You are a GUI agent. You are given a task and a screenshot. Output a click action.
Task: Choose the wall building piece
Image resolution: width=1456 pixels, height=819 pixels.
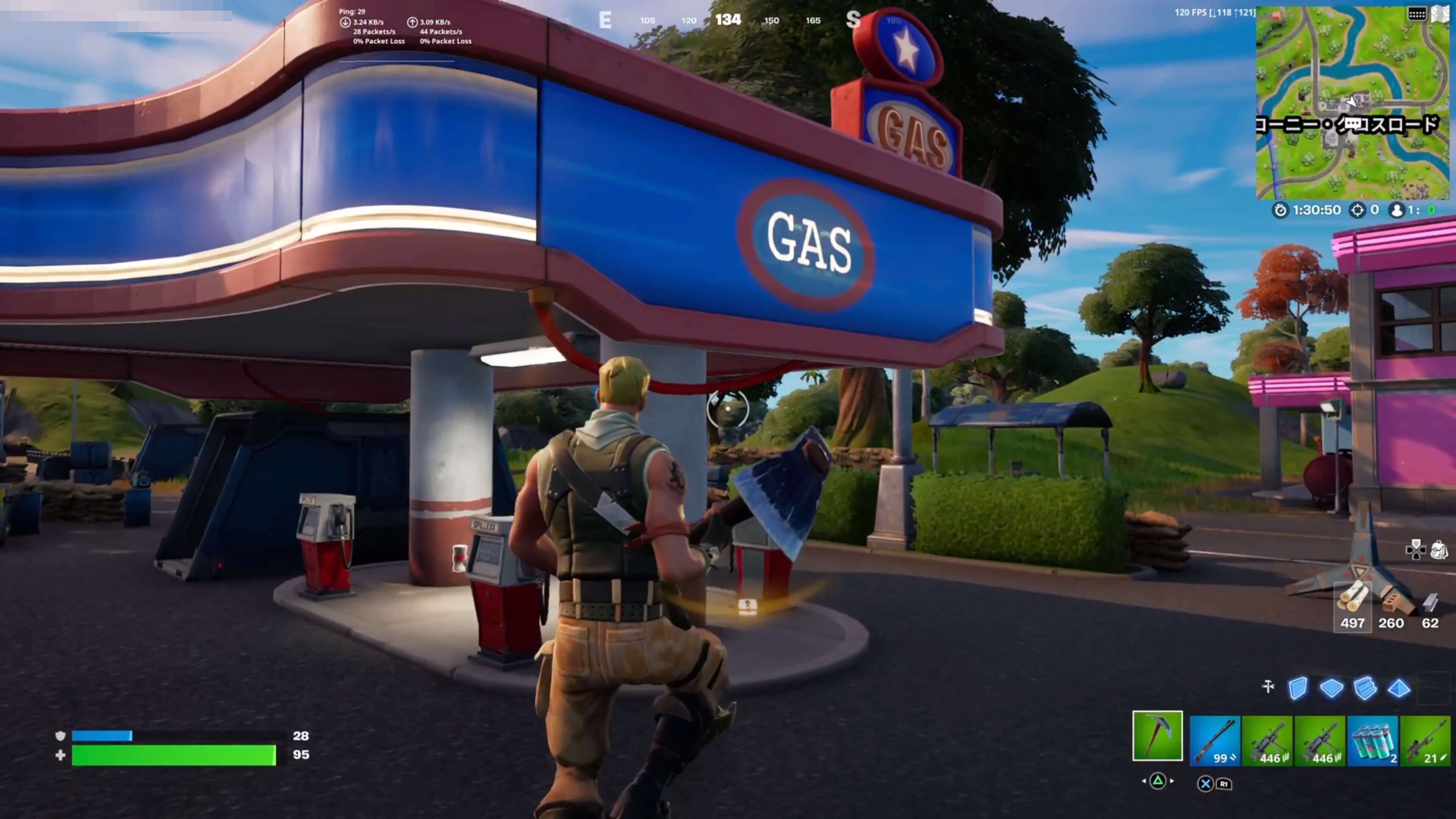point(1298,689)
